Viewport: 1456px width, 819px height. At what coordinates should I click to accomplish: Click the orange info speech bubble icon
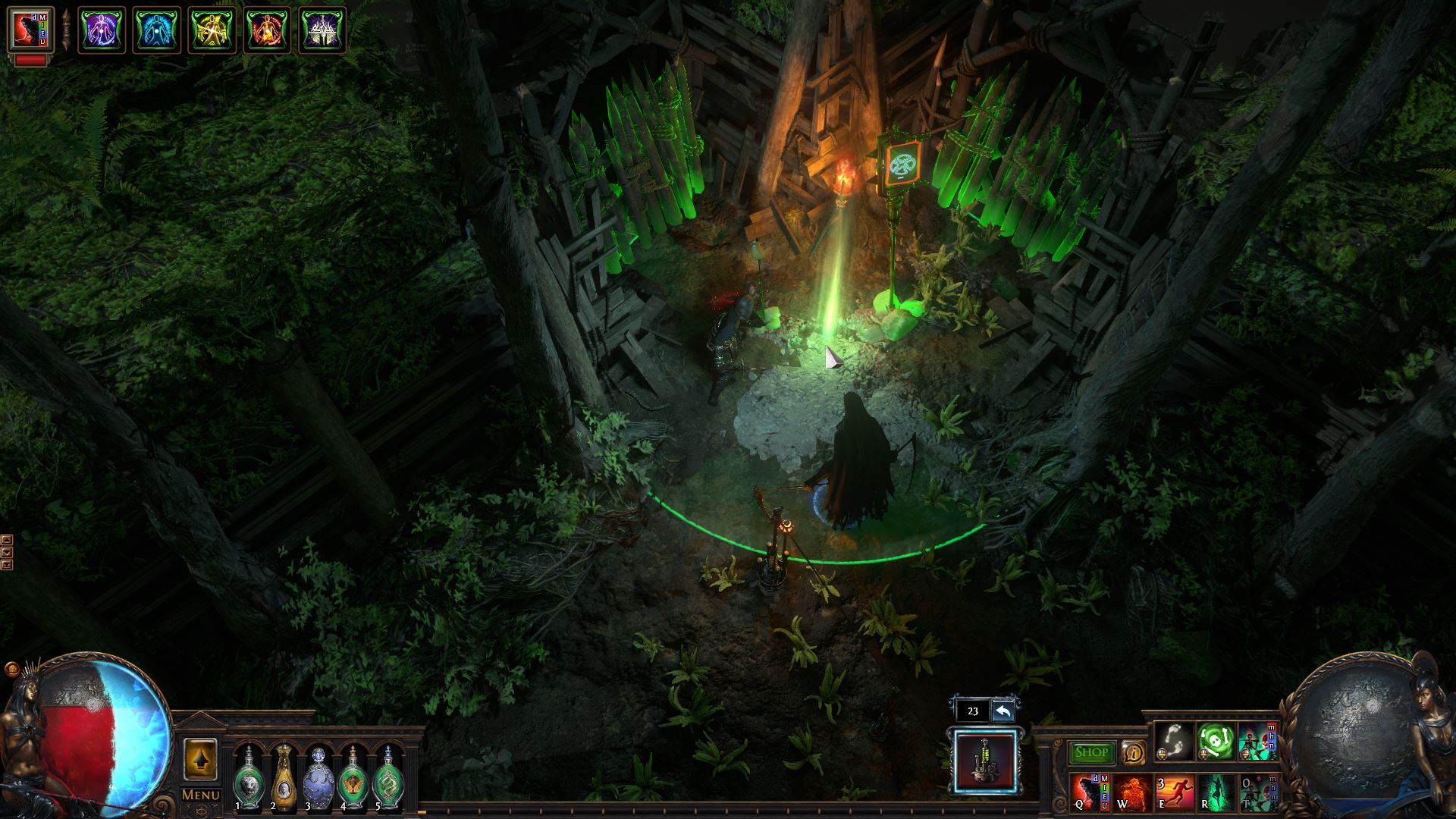[1133, 752]
